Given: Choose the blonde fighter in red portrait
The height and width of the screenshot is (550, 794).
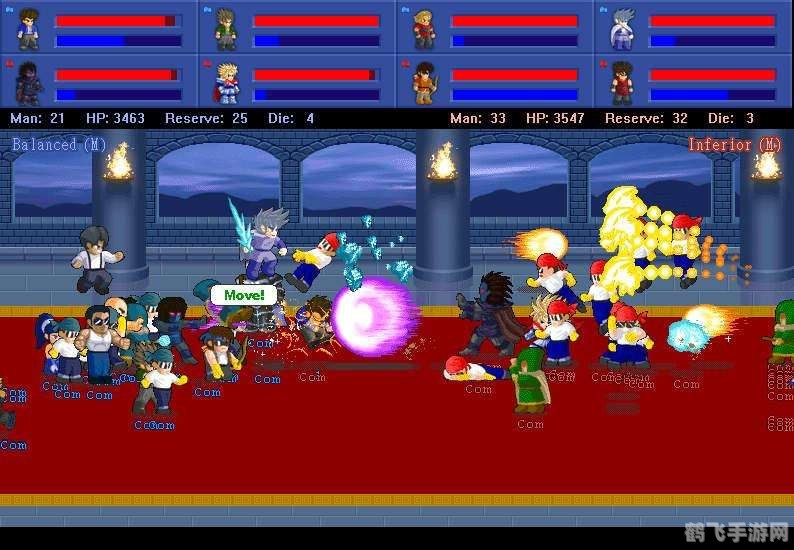Looking at the screenshot, I should click(x=424, y=29).
